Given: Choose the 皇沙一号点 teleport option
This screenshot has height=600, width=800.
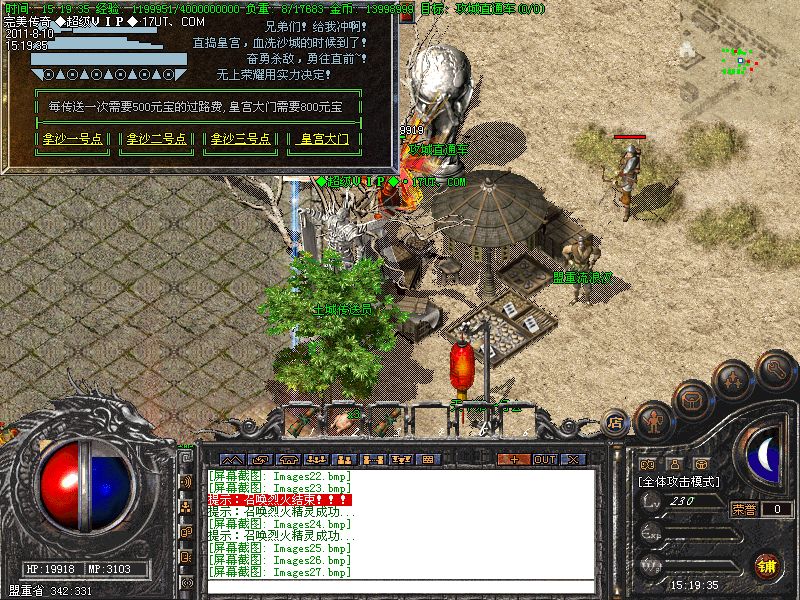Looking at the screenshot, I should click(73, 140).
